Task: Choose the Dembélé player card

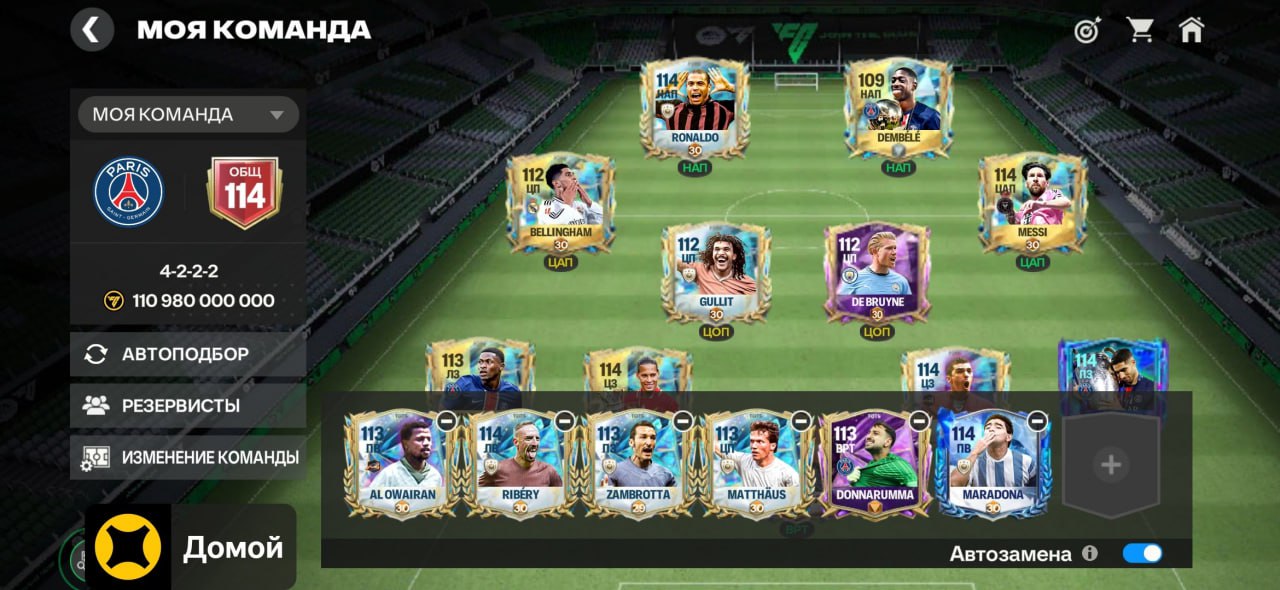Action: click(898, 106)
